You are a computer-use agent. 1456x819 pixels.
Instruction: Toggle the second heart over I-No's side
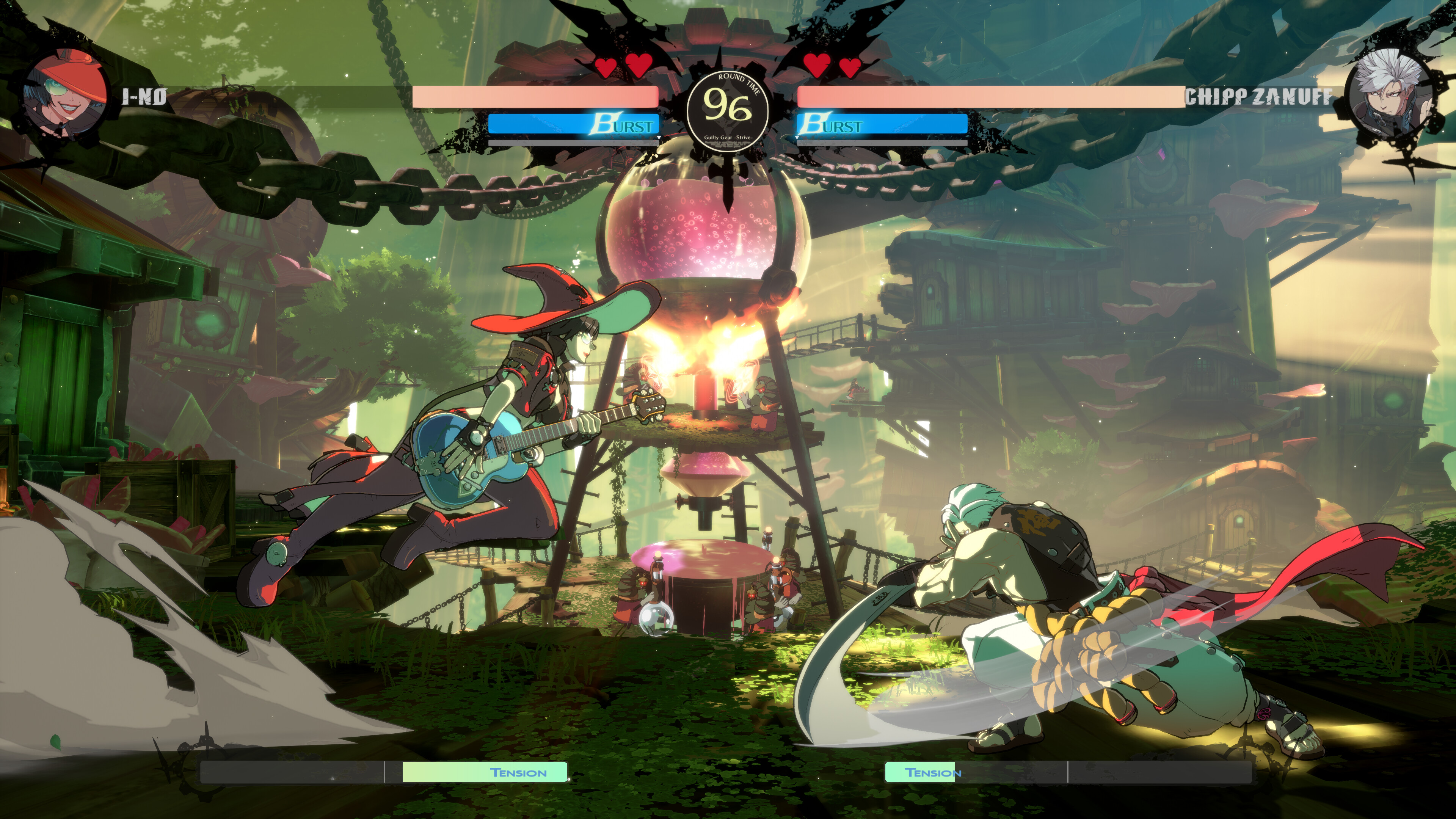click(x=639, y=65)
